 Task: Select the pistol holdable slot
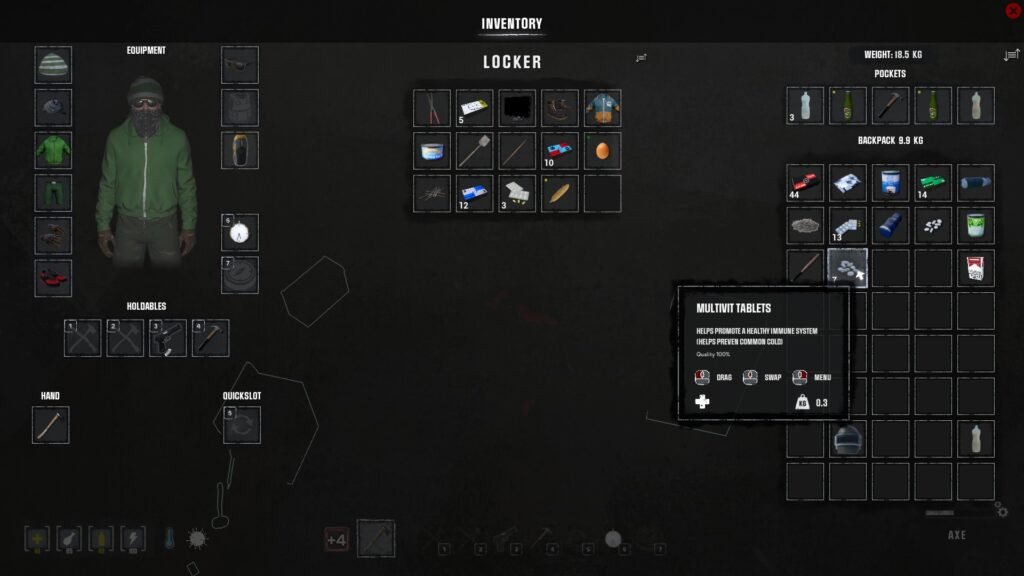click(x=168, y=339)
